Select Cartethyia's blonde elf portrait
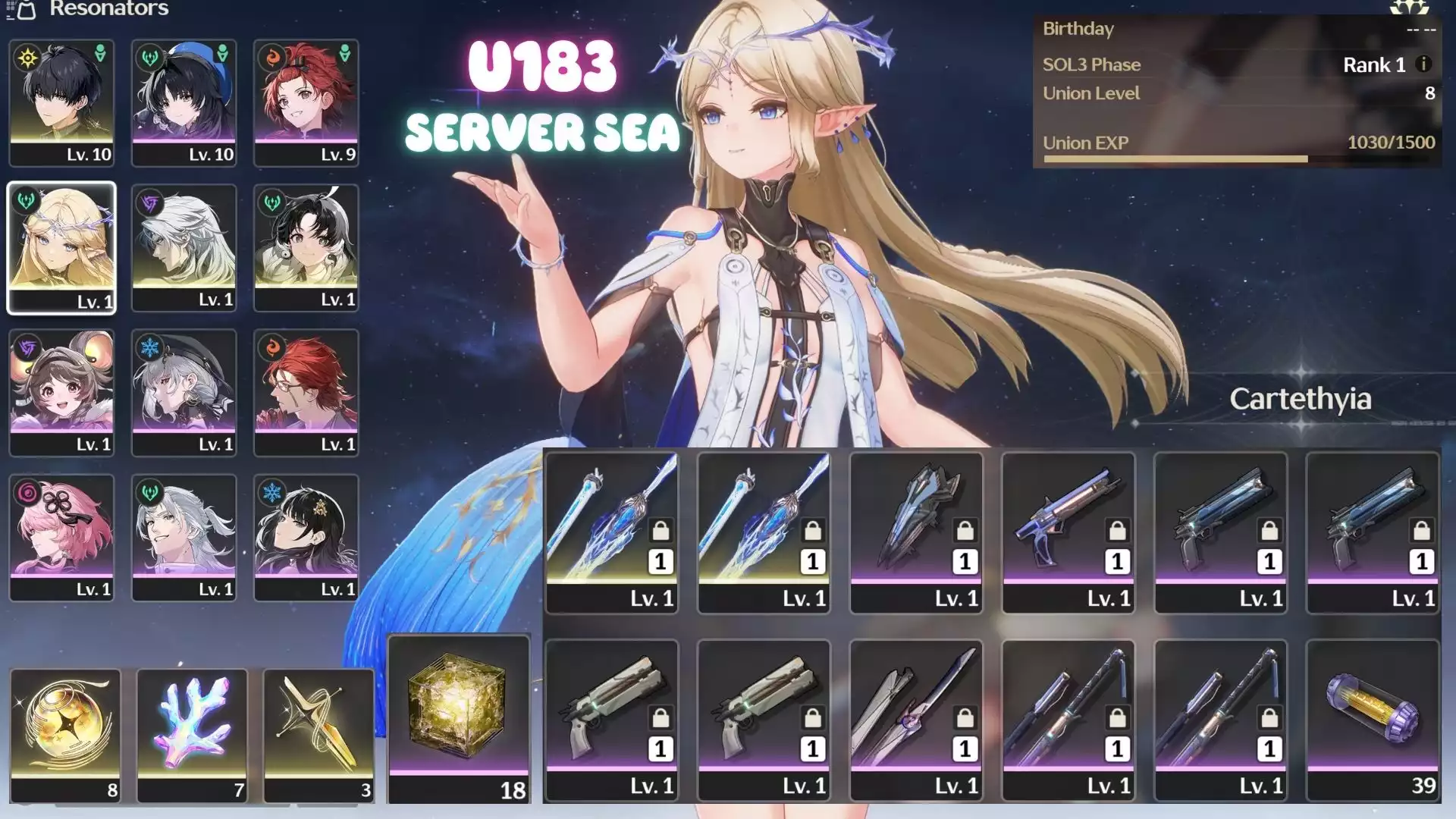This screenshot has height=819, width=1456. click(61, 247)
